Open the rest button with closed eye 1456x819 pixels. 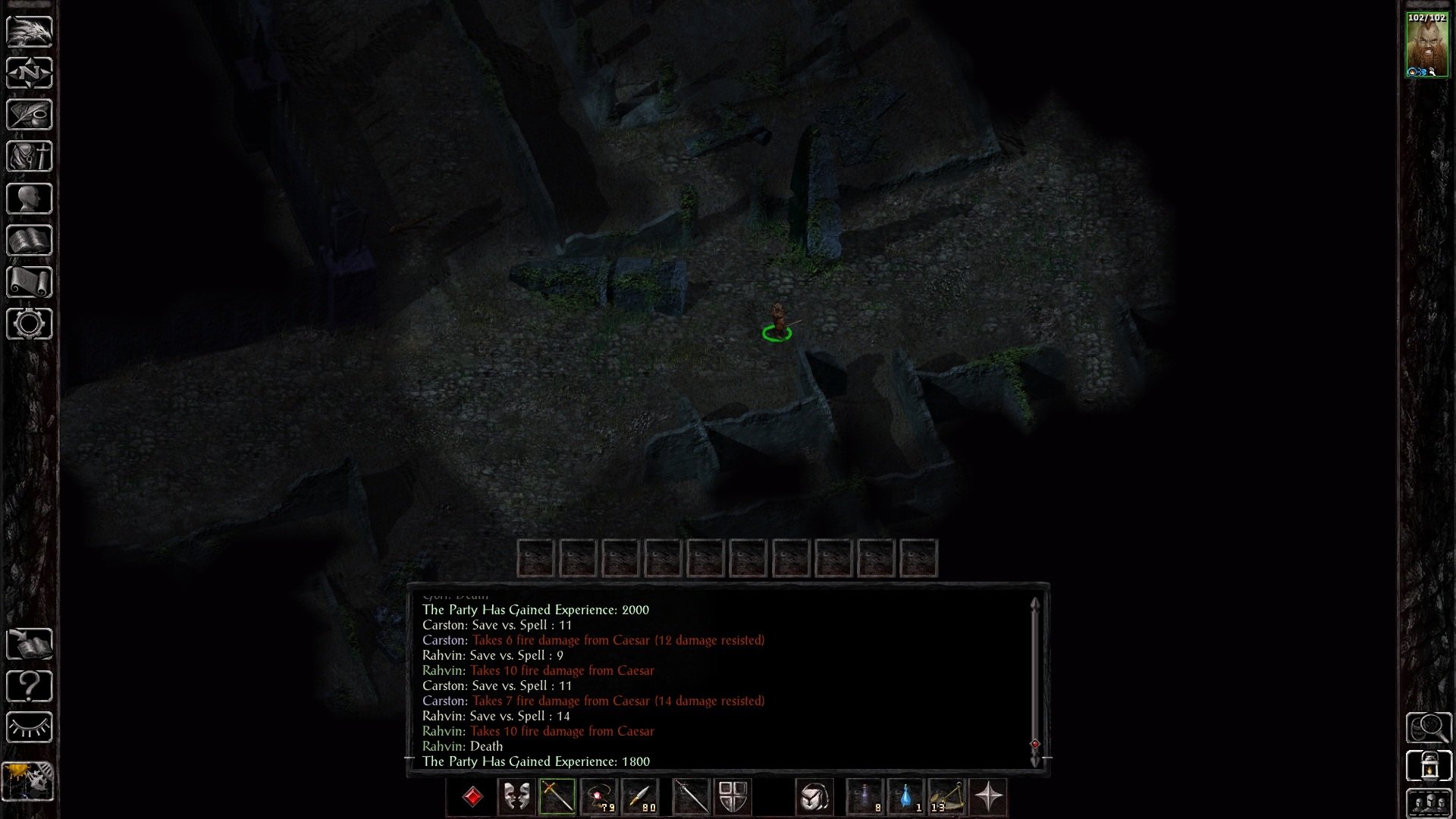(30, 728)
